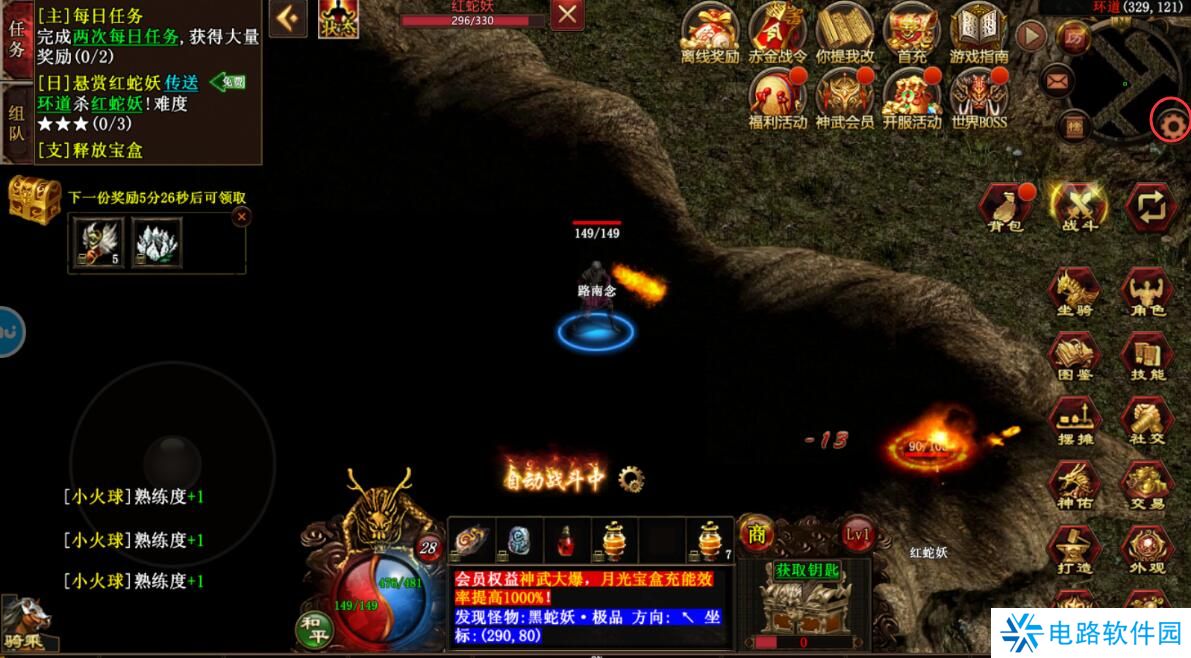Open the 打造 forging menu
The width and height of the screenshot is (1191, 658).
pyautogui.click(x=1074, y=550)
